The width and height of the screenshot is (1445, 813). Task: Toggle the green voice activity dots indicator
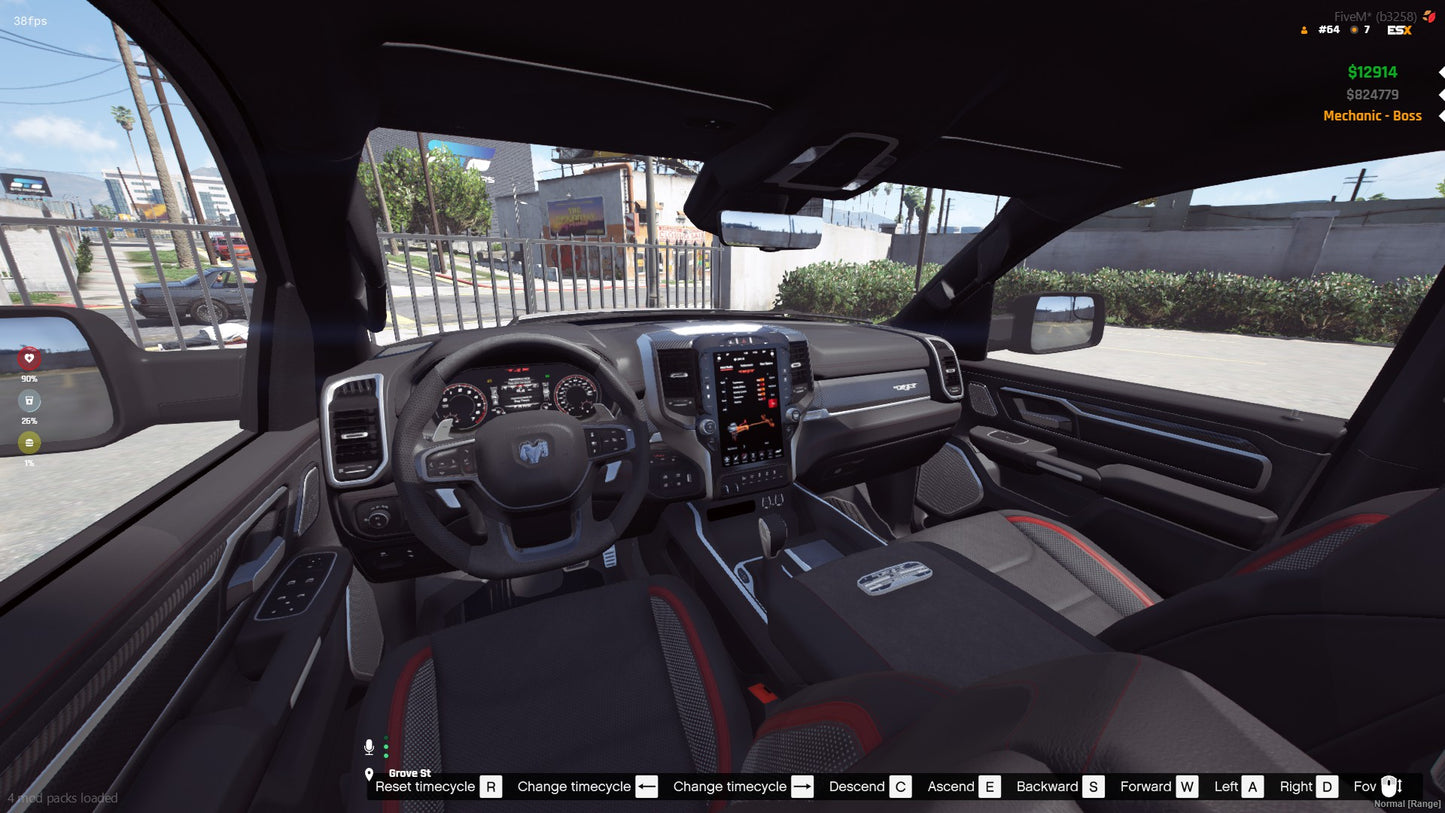click(x=386, y=747)
